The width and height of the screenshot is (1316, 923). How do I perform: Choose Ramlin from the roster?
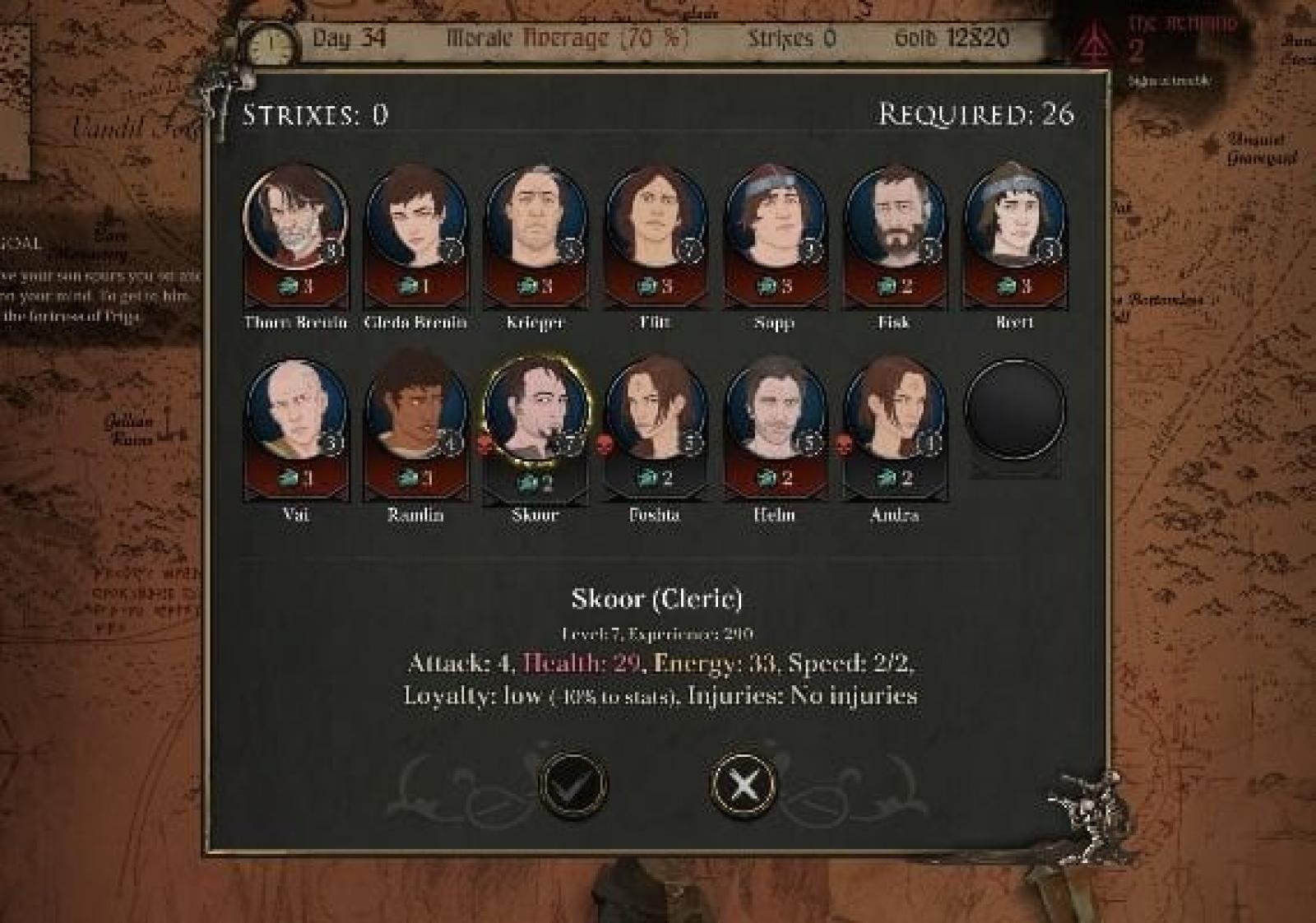pos(415,410)
